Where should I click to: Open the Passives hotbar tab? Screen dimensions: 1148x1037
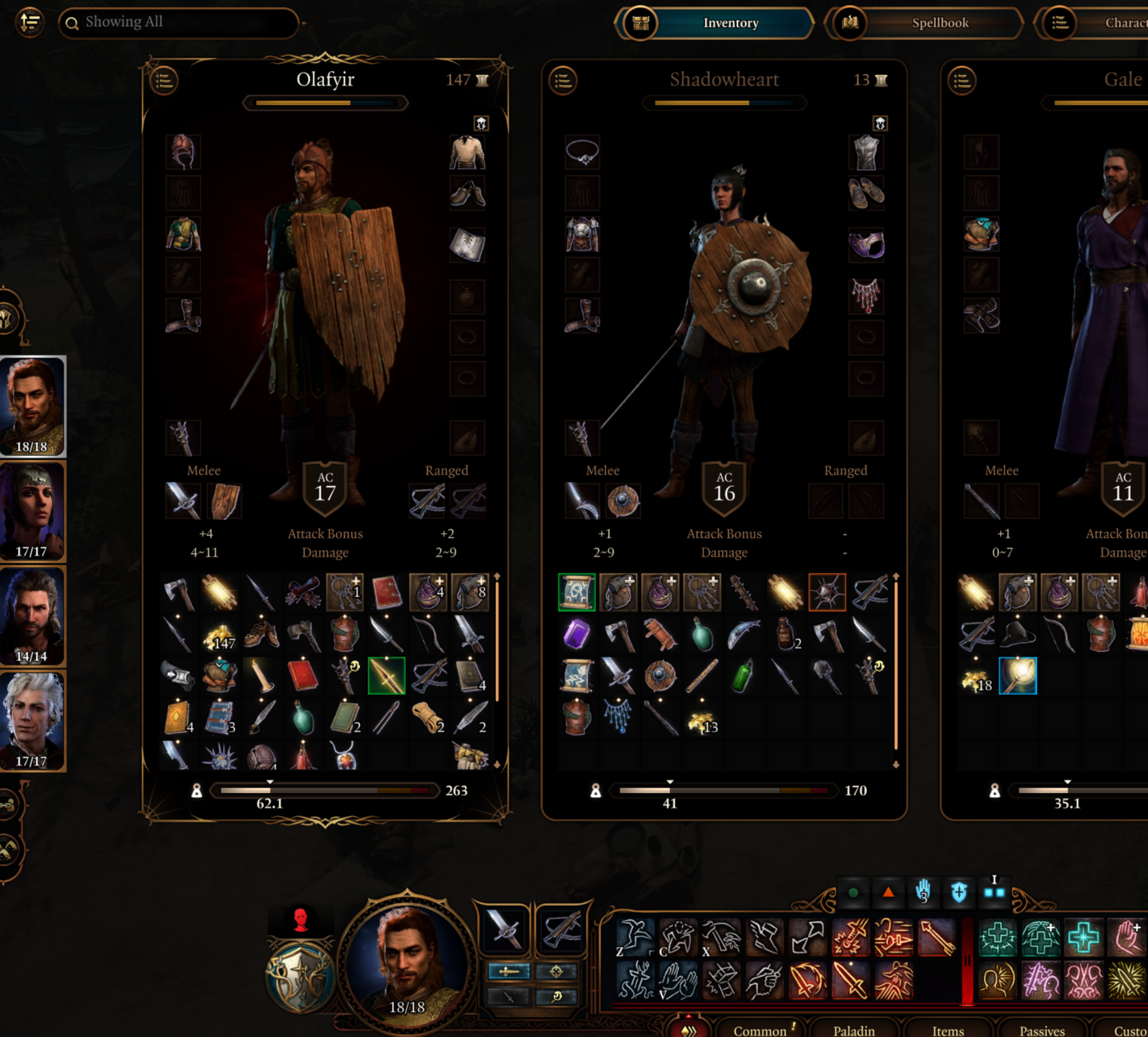[1042, 1030]
